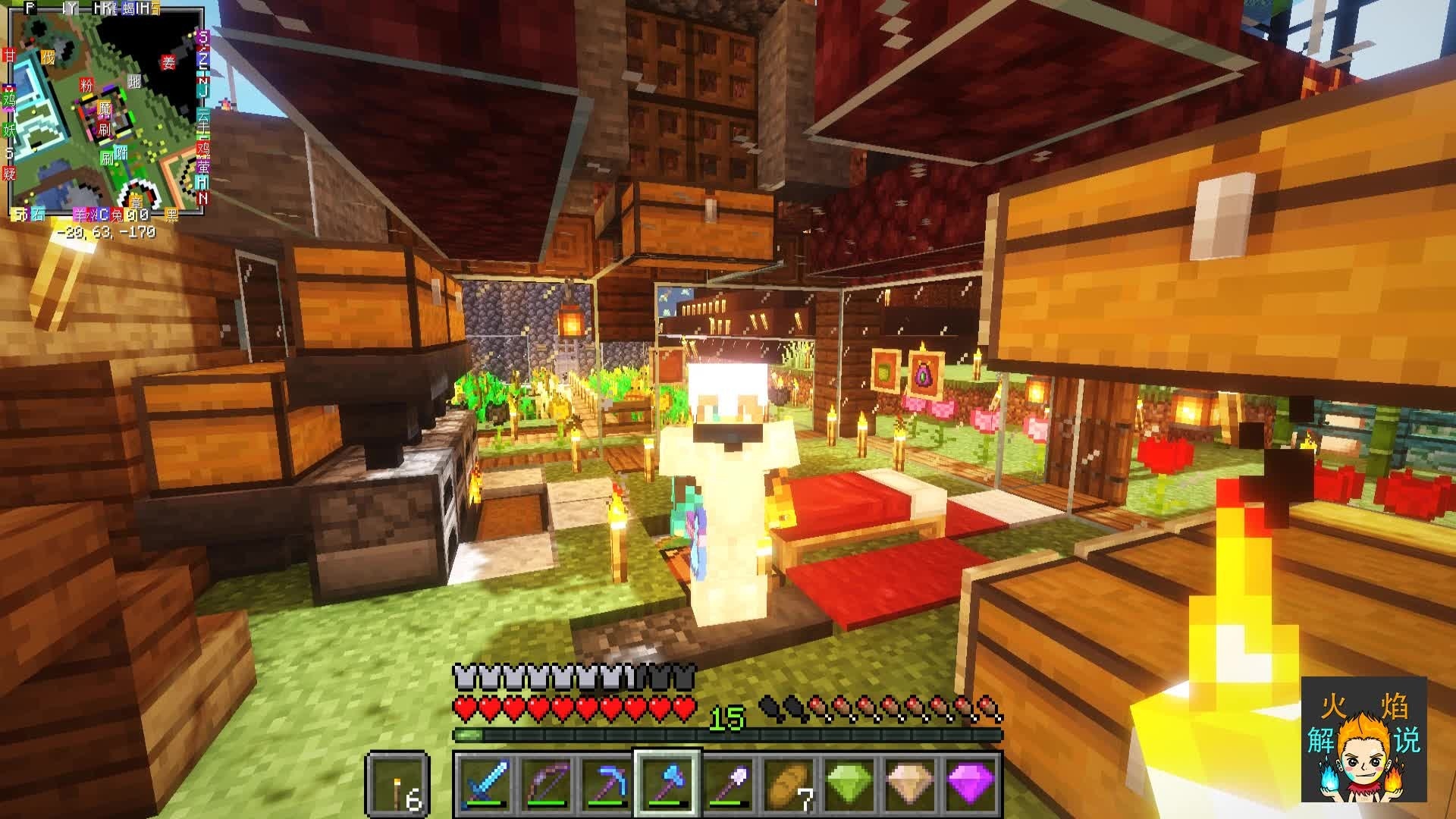1456x819 pixels.
Task: Pick the magenta gem hotbar slot
Action: (972, 783)
